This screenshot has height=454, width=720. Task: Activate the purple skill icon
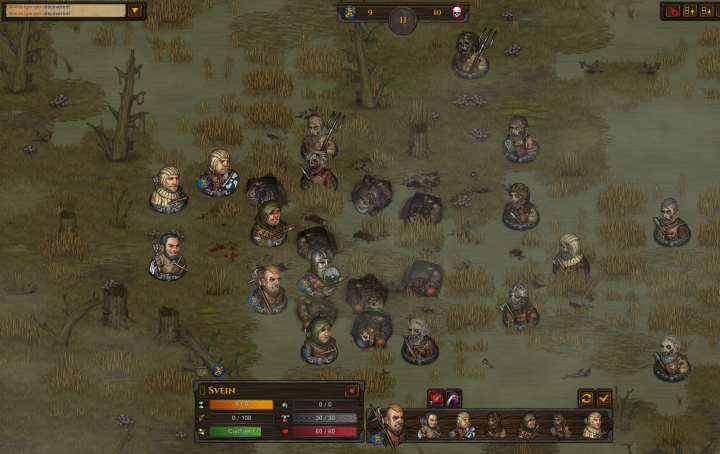pos(453,398)
